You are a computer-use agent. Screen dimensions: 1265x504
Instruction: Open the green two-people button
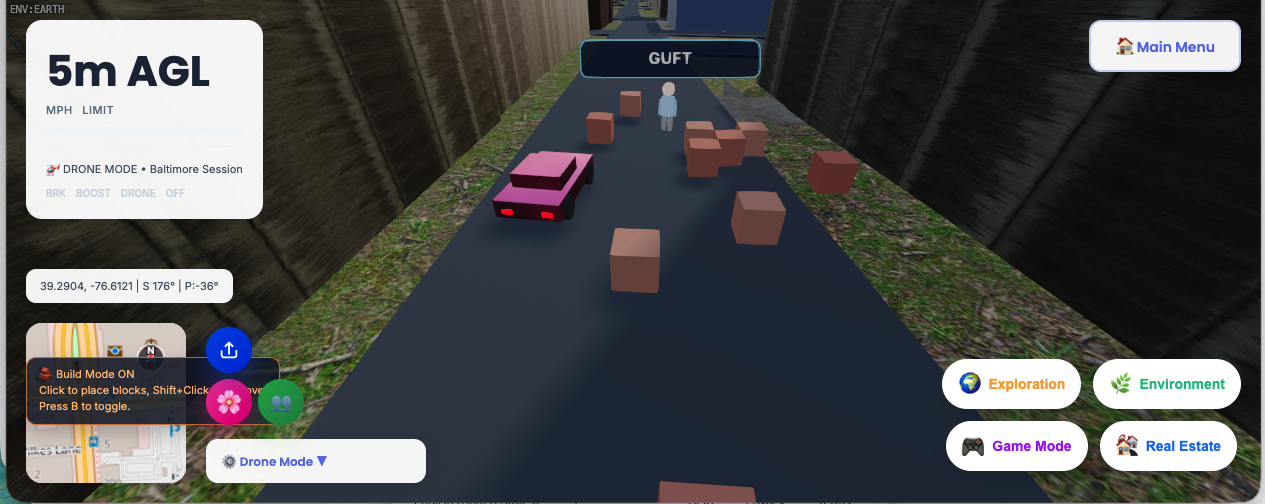[281, 402]
